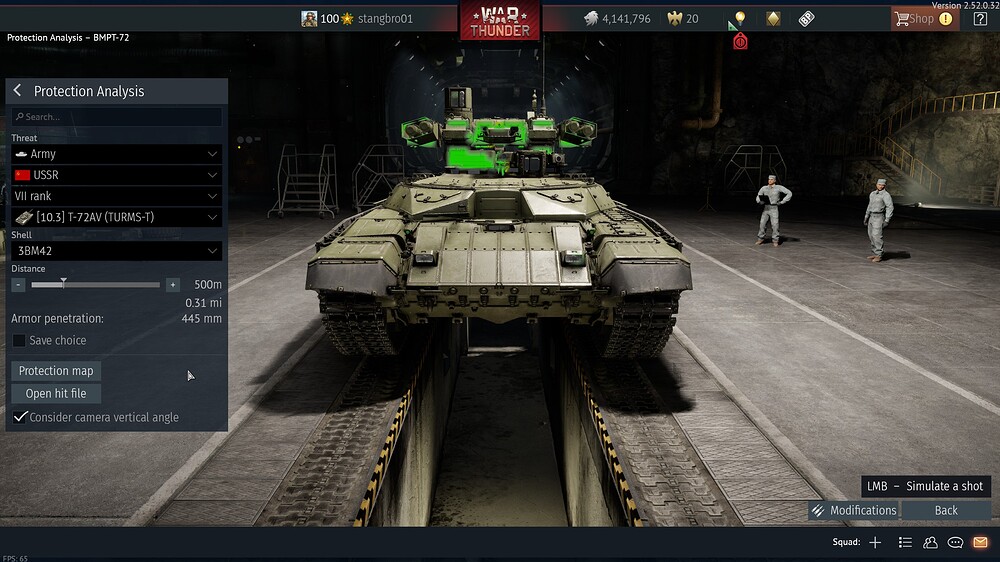Decrease distance with the minus button
The image size is (1000, 562).
click(18, 285)
